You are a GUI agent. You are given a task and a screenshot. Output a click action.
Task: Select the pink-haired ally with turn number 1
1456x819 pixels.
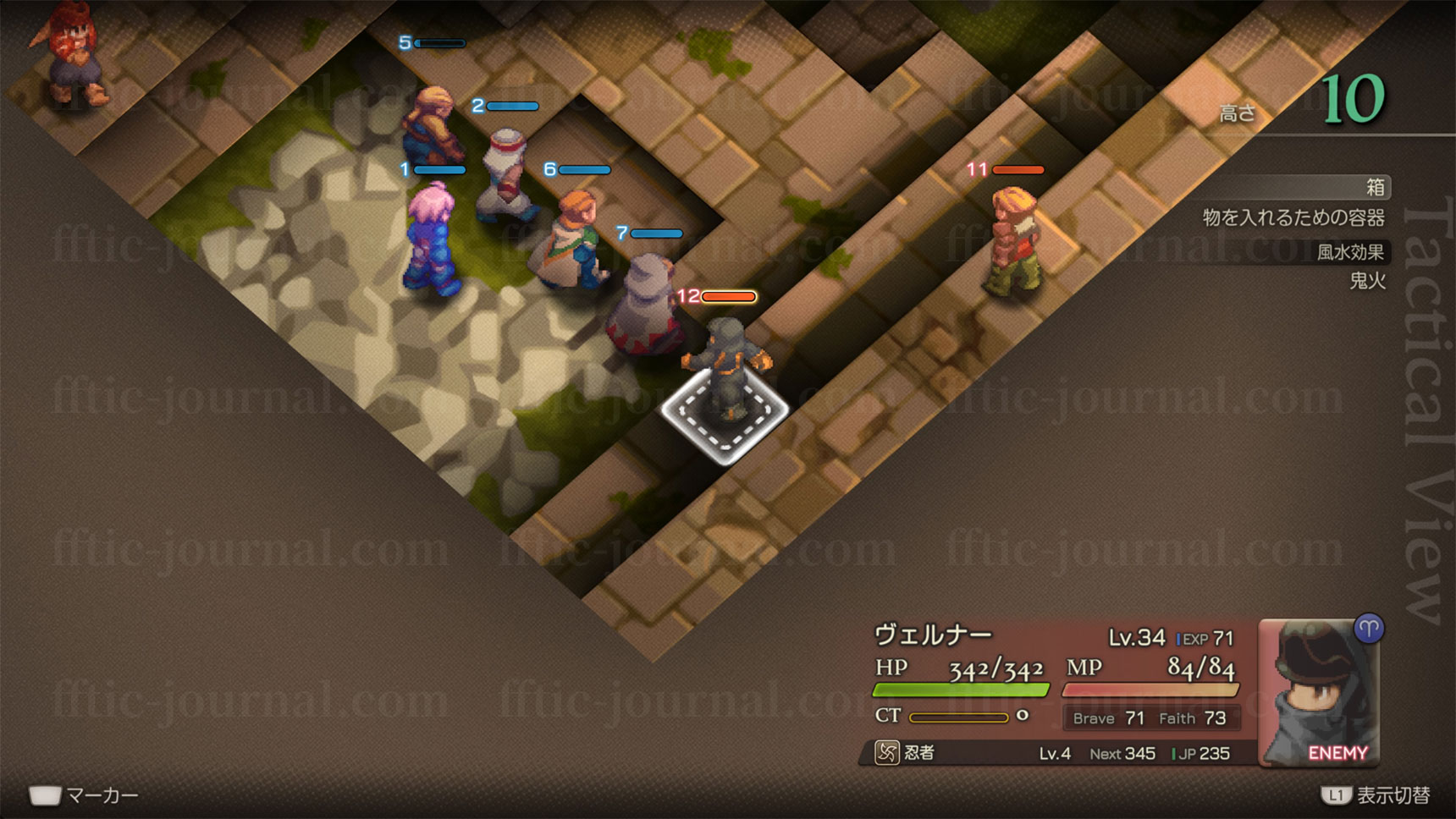pos(433,239)
